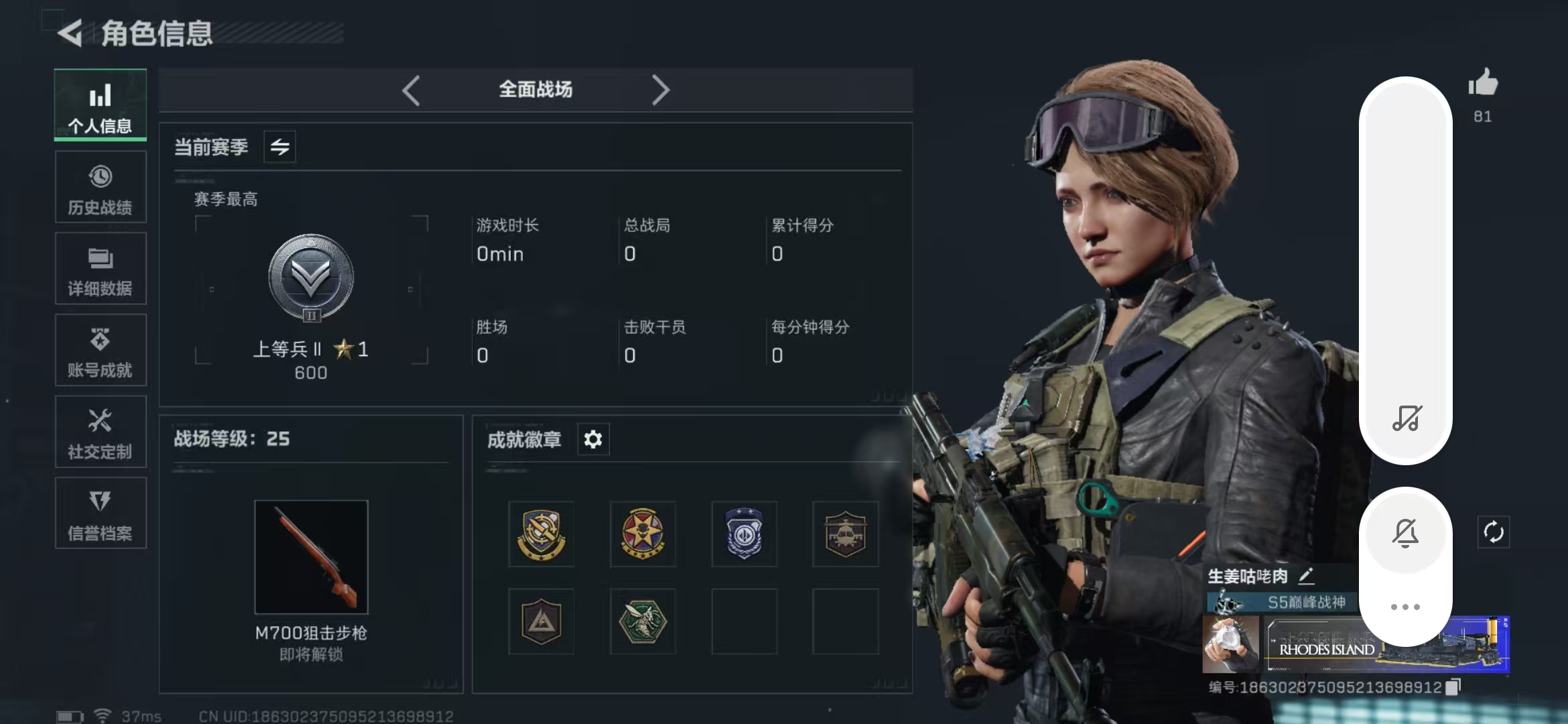1568x724 pixels.
Task: Select the M700狙击步枪 weapon thumbnail
Action: tap(311, 556)
